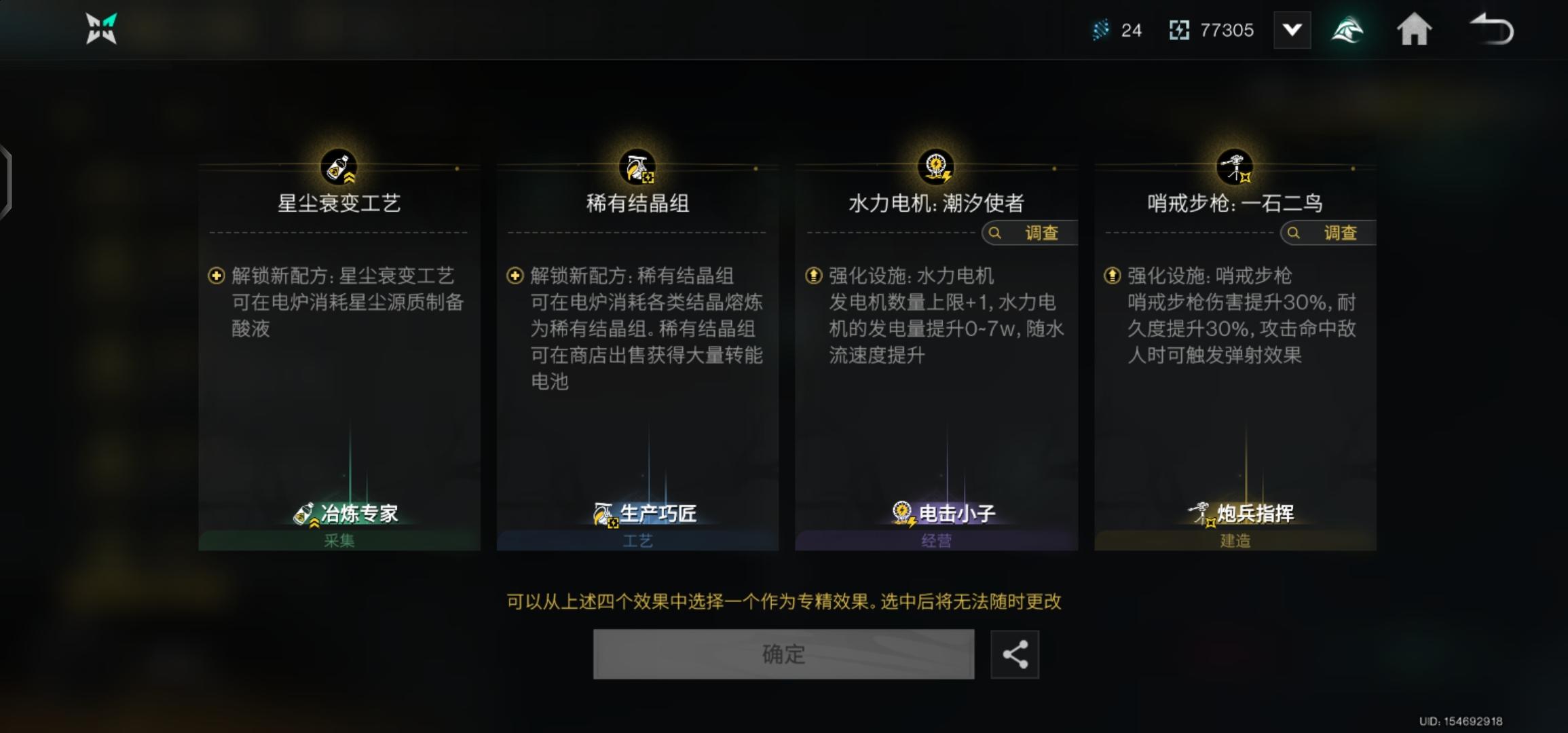The image size is (1568, 733).
Task: Click the blue currency counter showing 24
Action: pos(1117,29)
